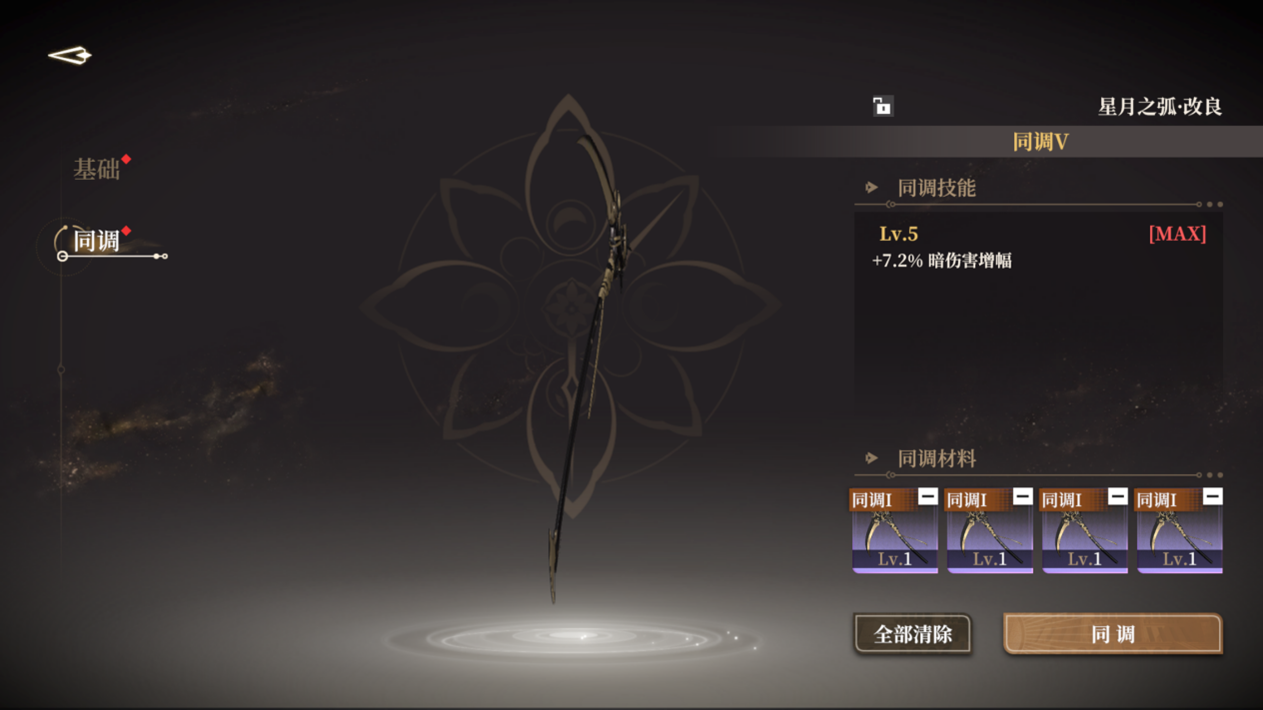Toggle the weapon lock icon
Image resolution: width=1263 pixels, height=710 pixels.
(882, 106)
